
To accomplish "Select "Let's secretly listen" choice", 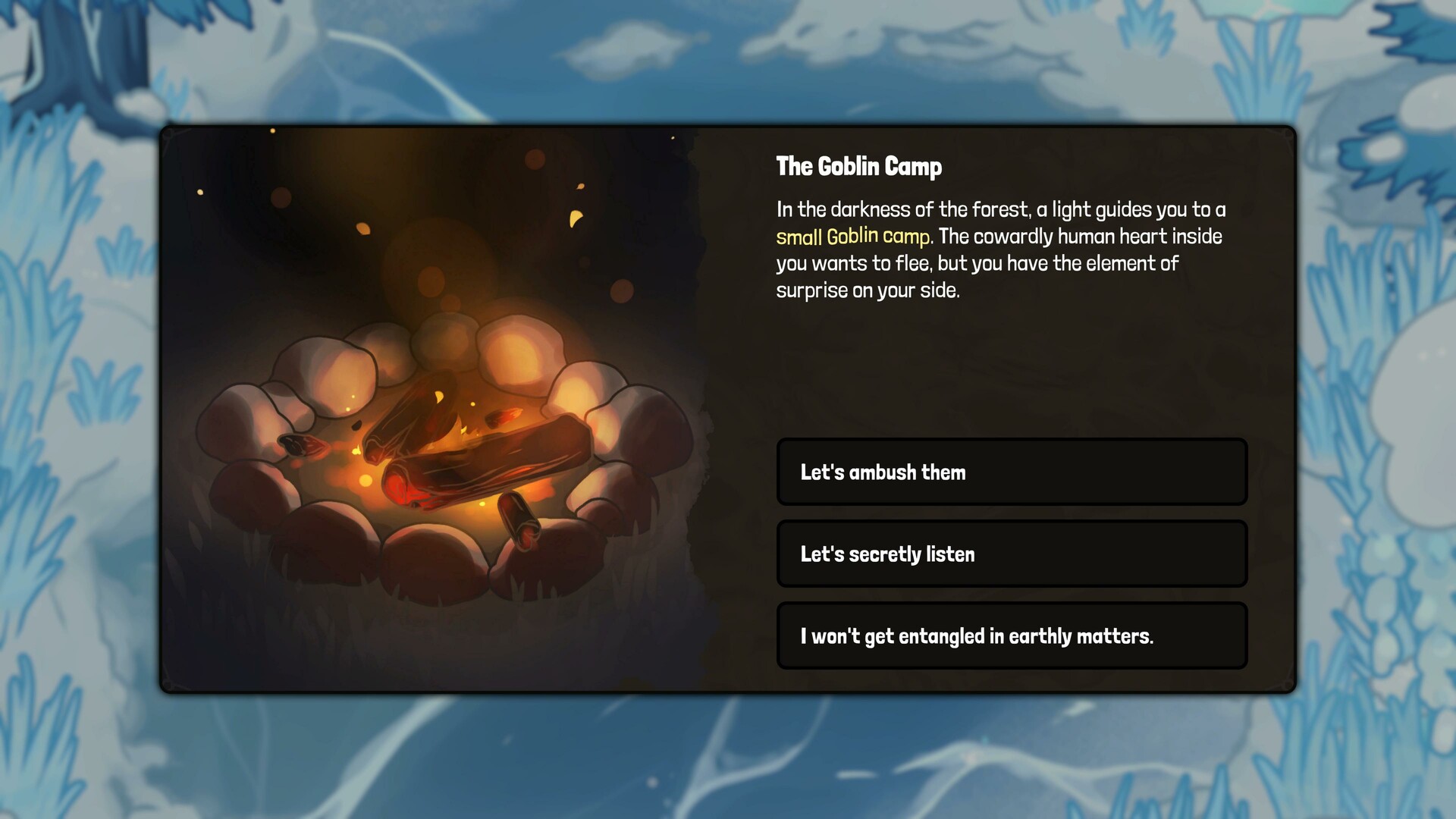I will [1012, 554].
